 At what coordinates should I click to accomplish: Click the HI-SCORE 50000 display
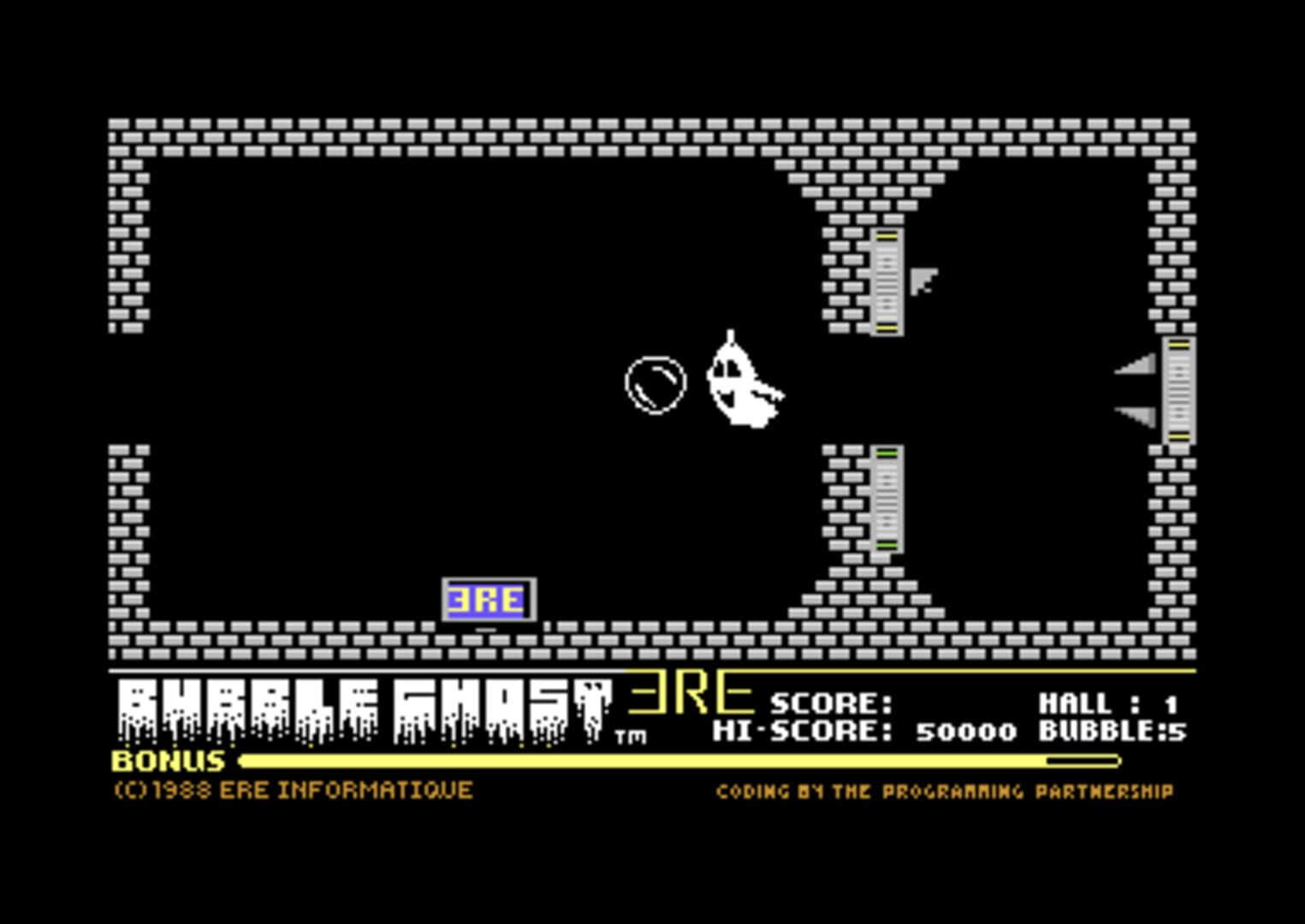(864, 731)
